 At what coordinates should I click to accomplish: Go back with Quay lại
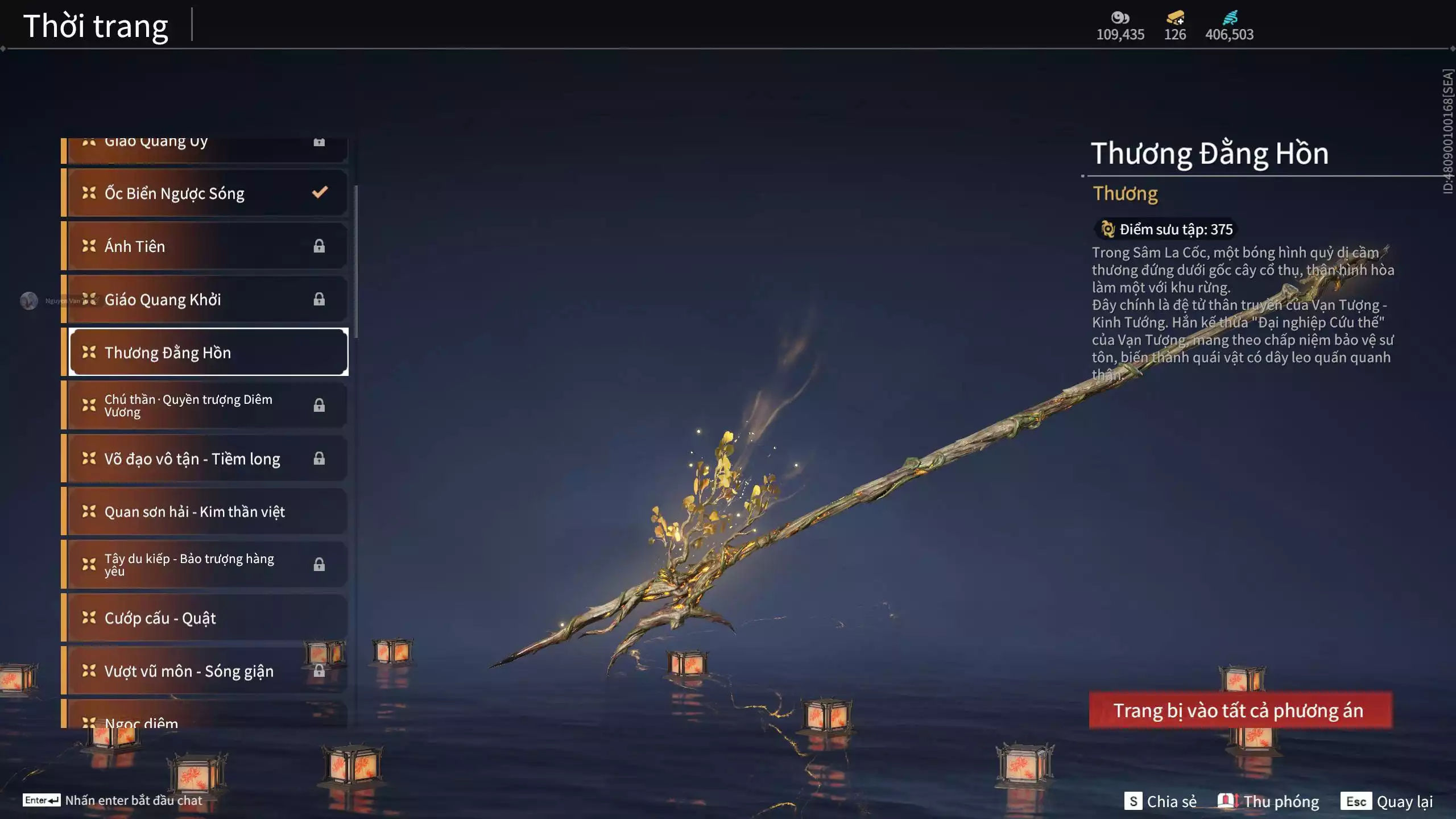[x=1387, y=801]
